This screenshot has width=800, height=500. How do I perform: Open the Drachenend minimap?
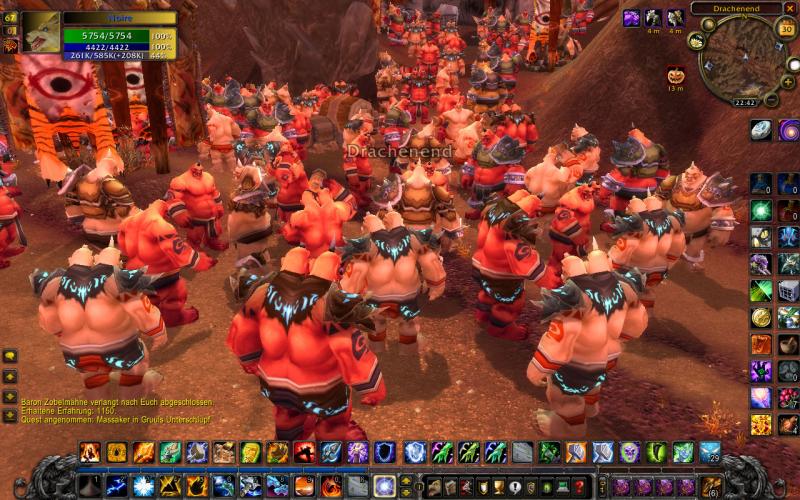tap(742, 58)
